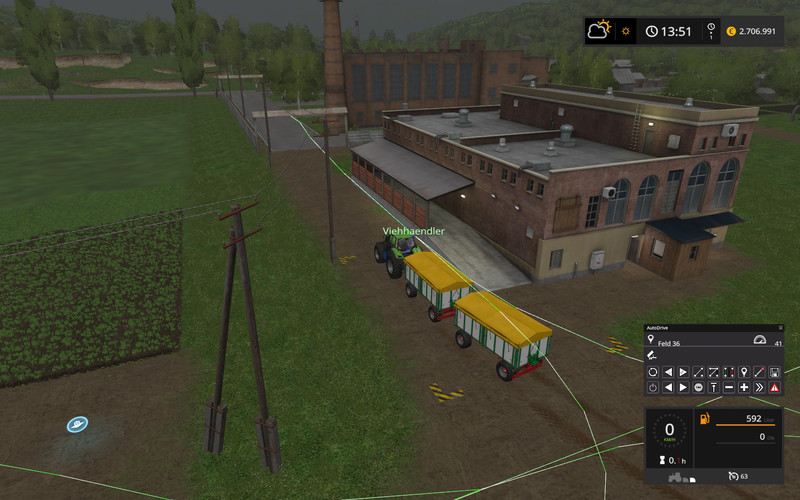Screen dimensions: 800x500
Task: Select the two-point connect line tool
Action: tap(698, 372)
